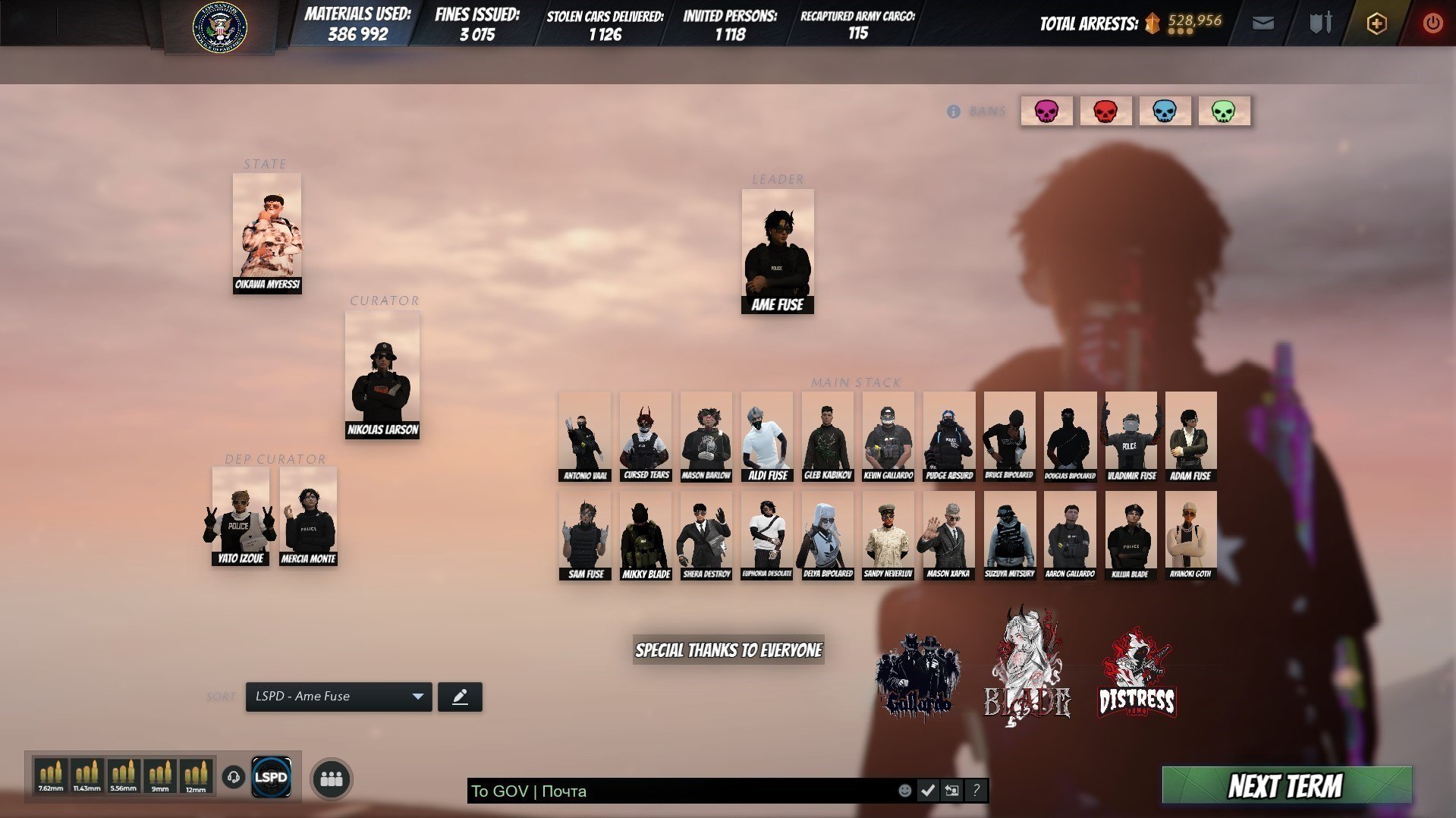Pick the green skull ban tile
The image size is (1456, 818).
(x=1224, y=112)
